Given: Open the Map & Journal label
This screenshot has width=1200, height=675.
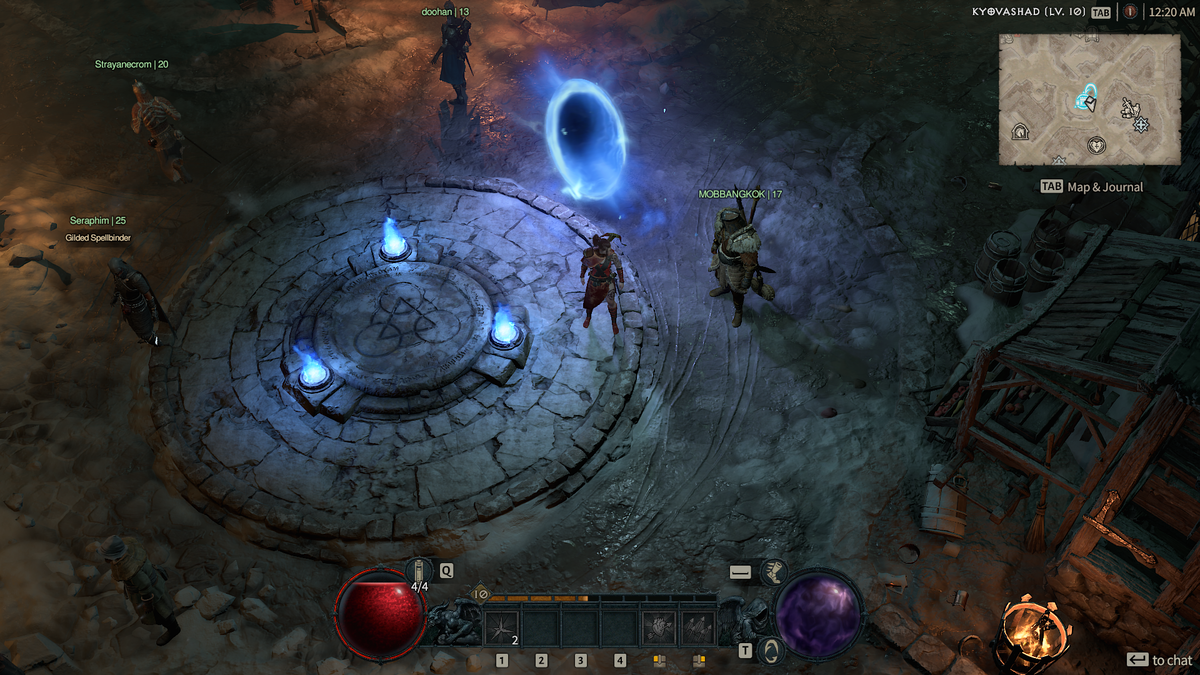Looking at the screenshot, I should 1104,187.
